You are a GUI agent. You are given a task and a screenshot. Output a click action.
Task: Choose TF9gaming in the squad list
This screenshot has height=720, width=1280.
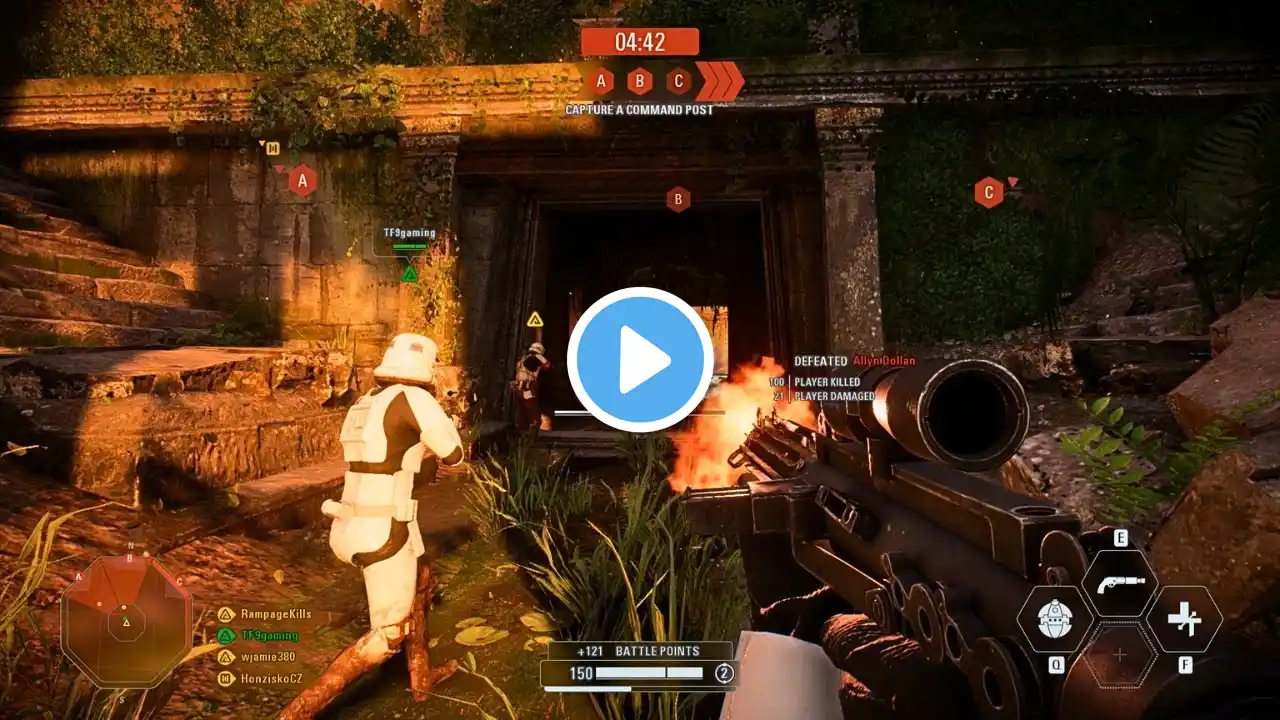point(269,635)
